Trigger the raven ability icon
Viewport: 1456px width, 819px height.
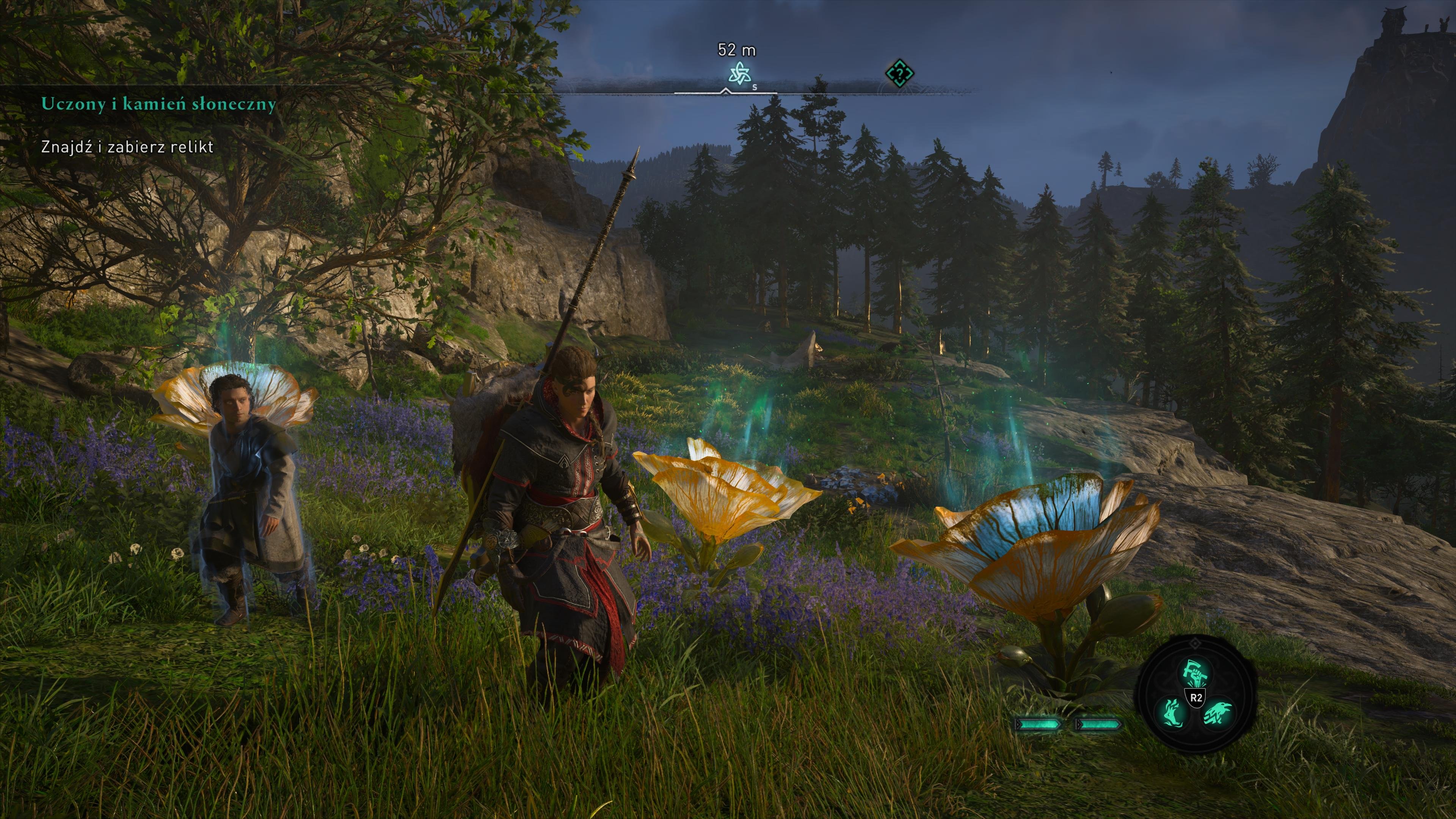[1218, 714]
